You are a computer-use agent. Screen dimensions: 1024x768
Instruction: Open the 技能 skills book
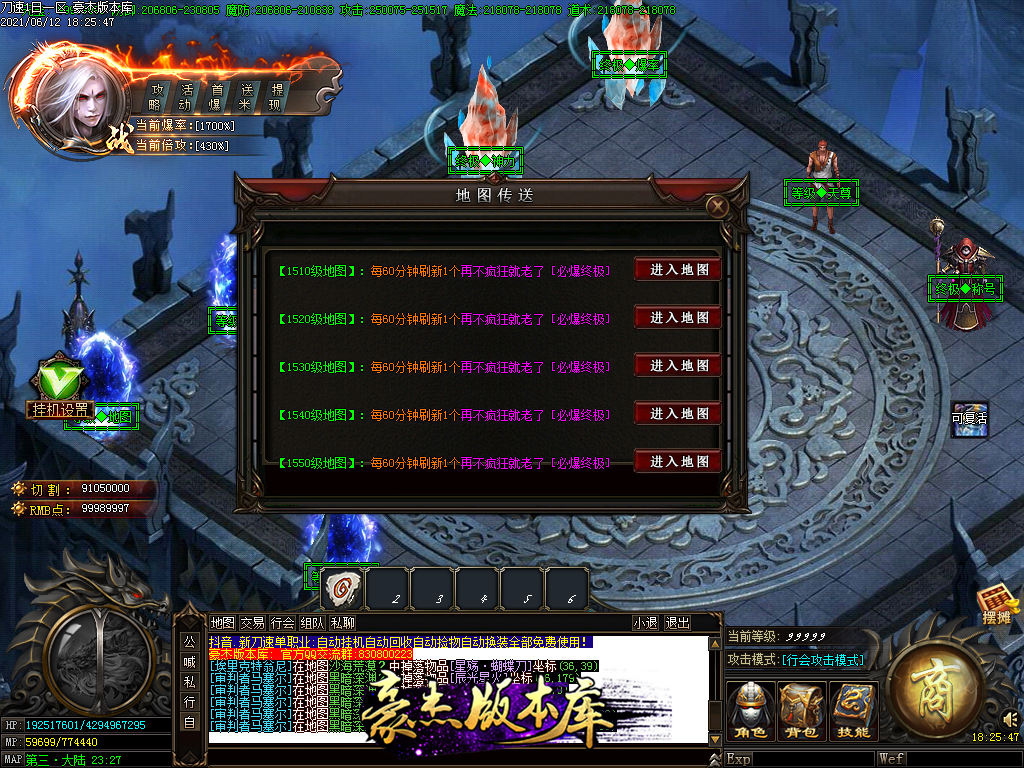pos(853,711)
